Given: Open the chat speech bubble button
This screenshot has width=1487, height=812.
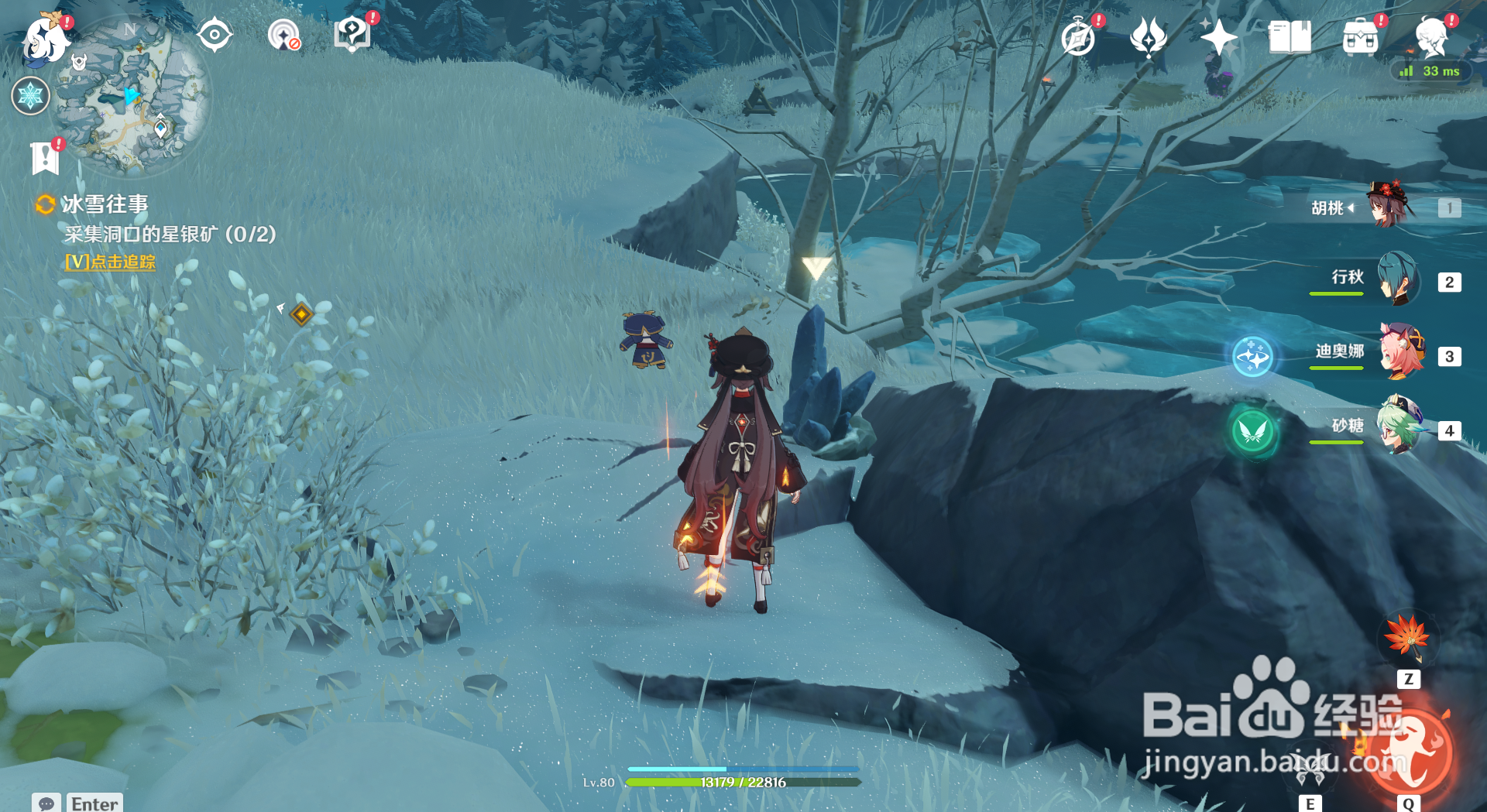Looking at the screenshot, I should [x=46, y=803].
